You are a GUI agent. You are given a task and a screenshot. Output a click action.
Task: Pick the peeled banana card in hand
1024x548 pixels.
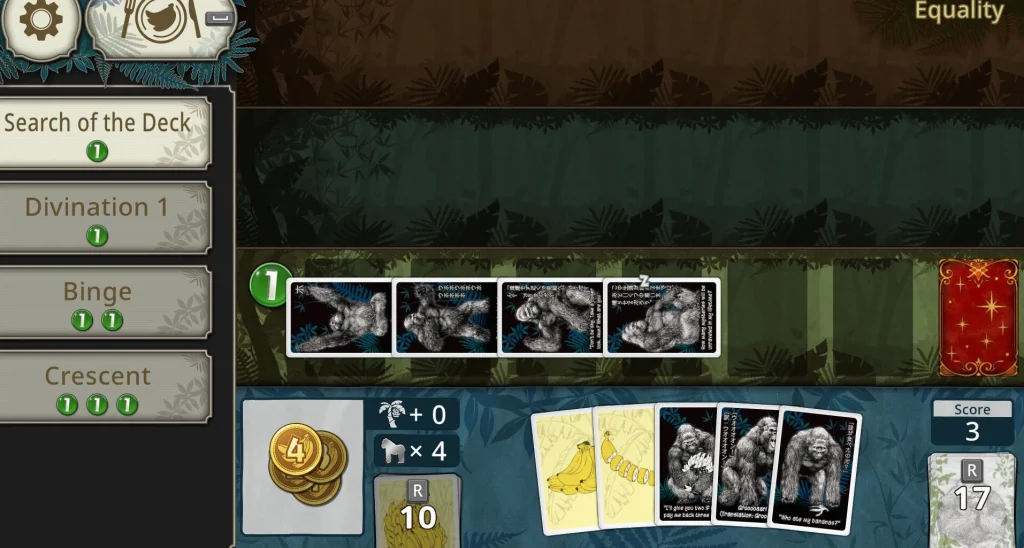[625, 468]
